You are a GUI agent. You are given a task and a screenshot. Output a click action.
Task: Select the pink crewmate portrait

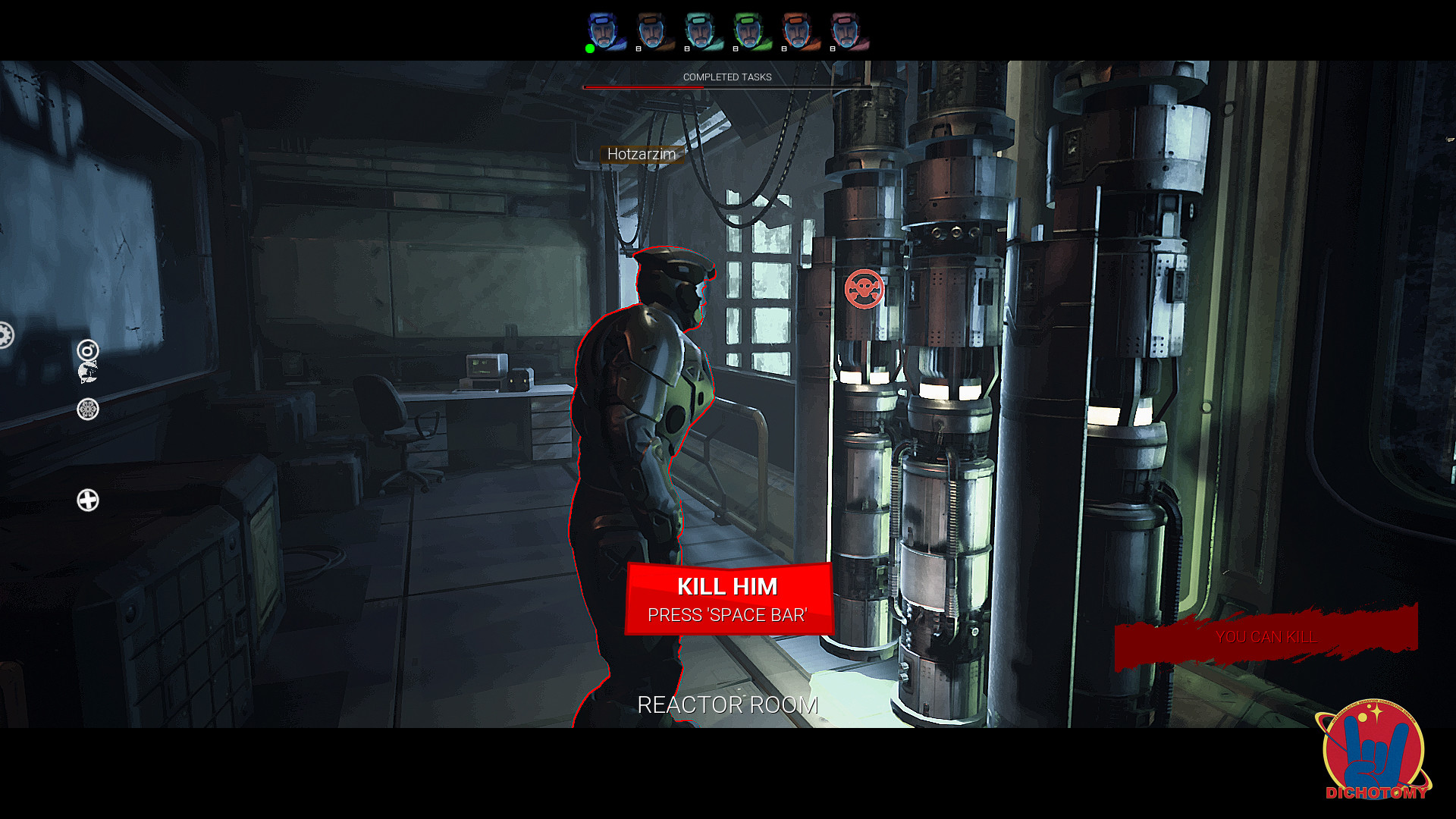point(846,30)
